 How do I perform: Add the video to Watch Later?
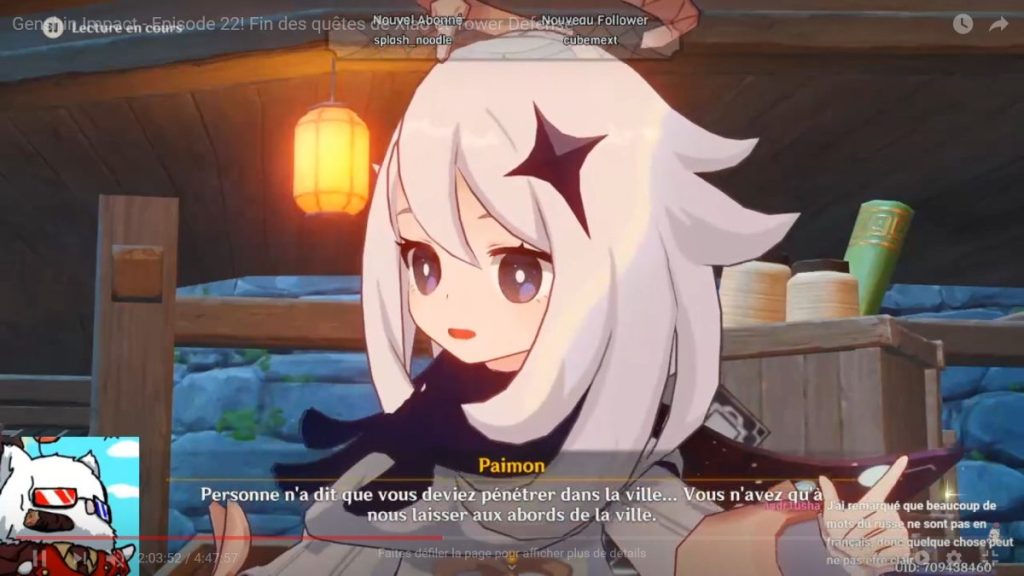point(962,24)
